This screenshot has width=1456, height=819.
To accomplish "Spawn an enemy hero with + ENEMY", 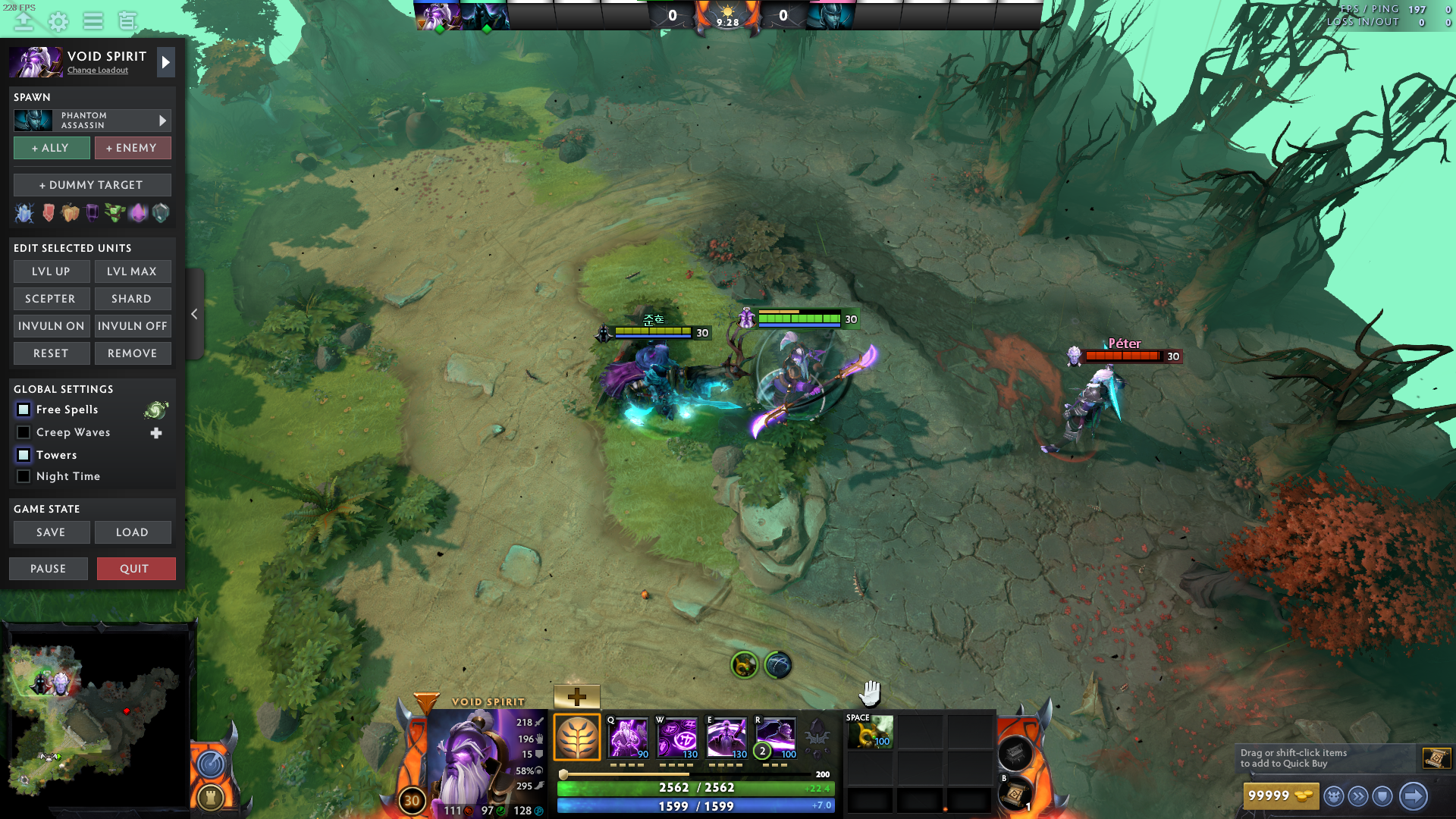I will point(133,148).
